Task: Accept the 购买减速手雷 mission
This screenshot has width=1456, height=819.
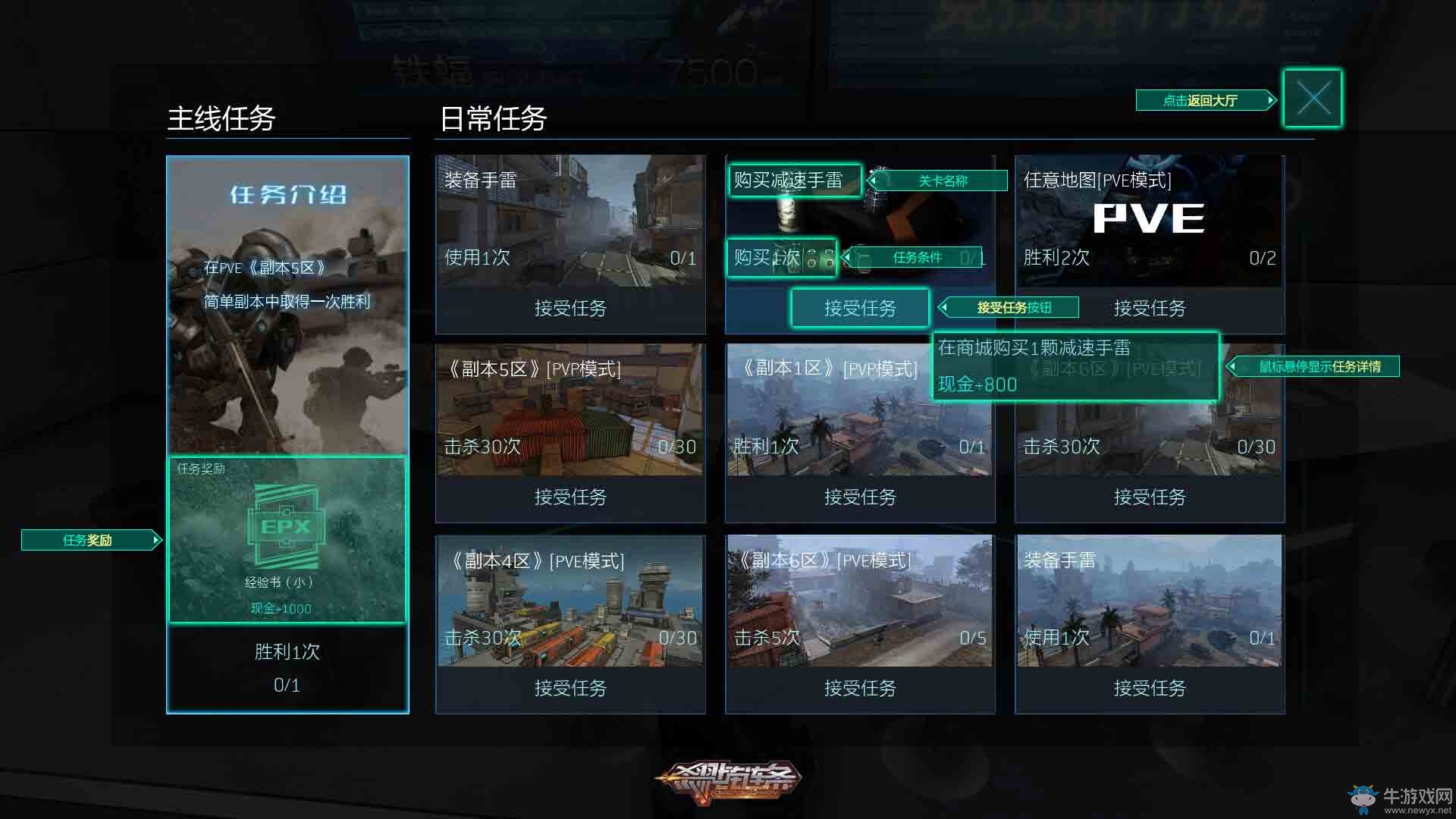Action: click(860, 308)
